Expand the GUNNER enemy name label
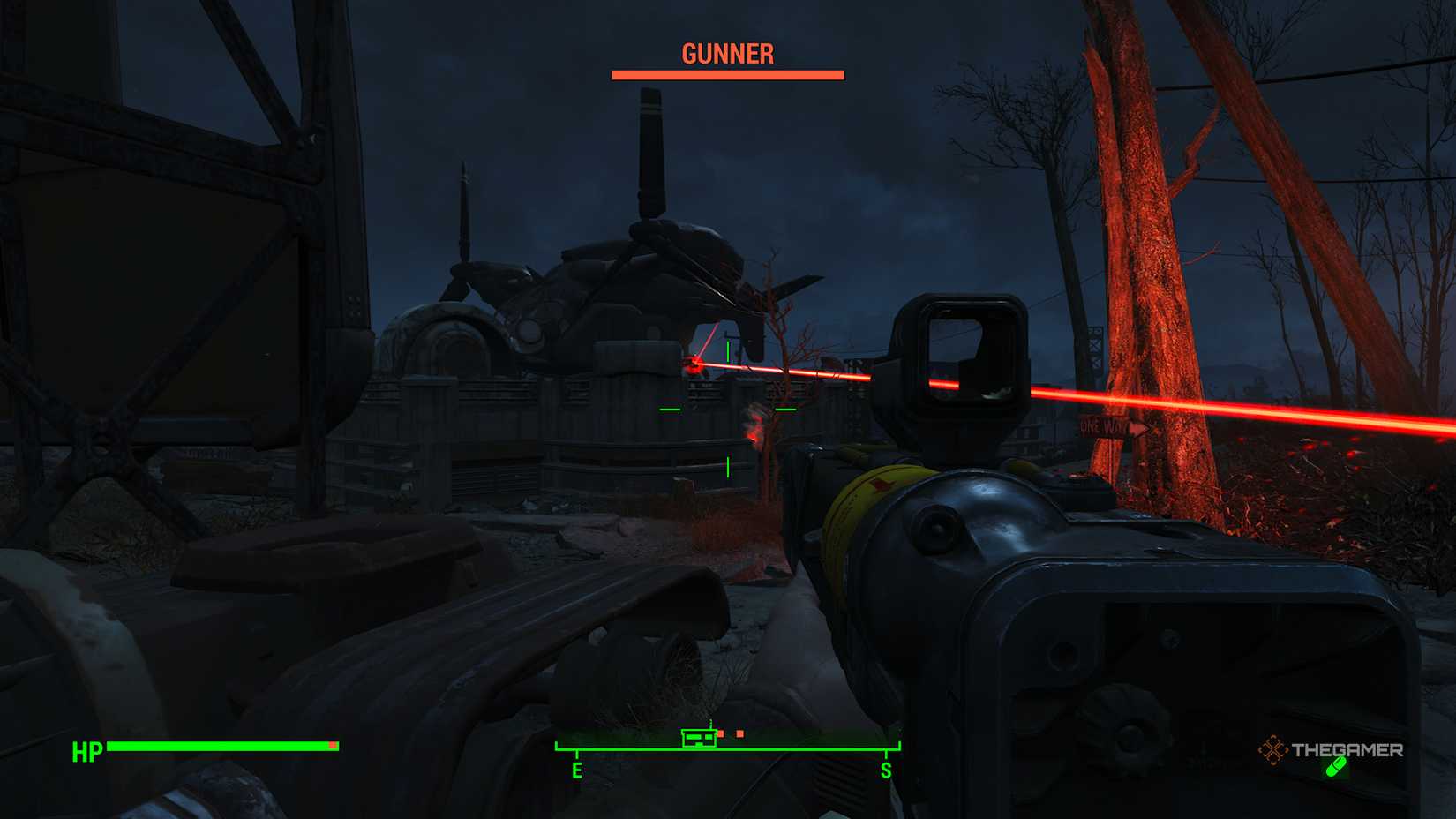 click(x=726, y=55)
